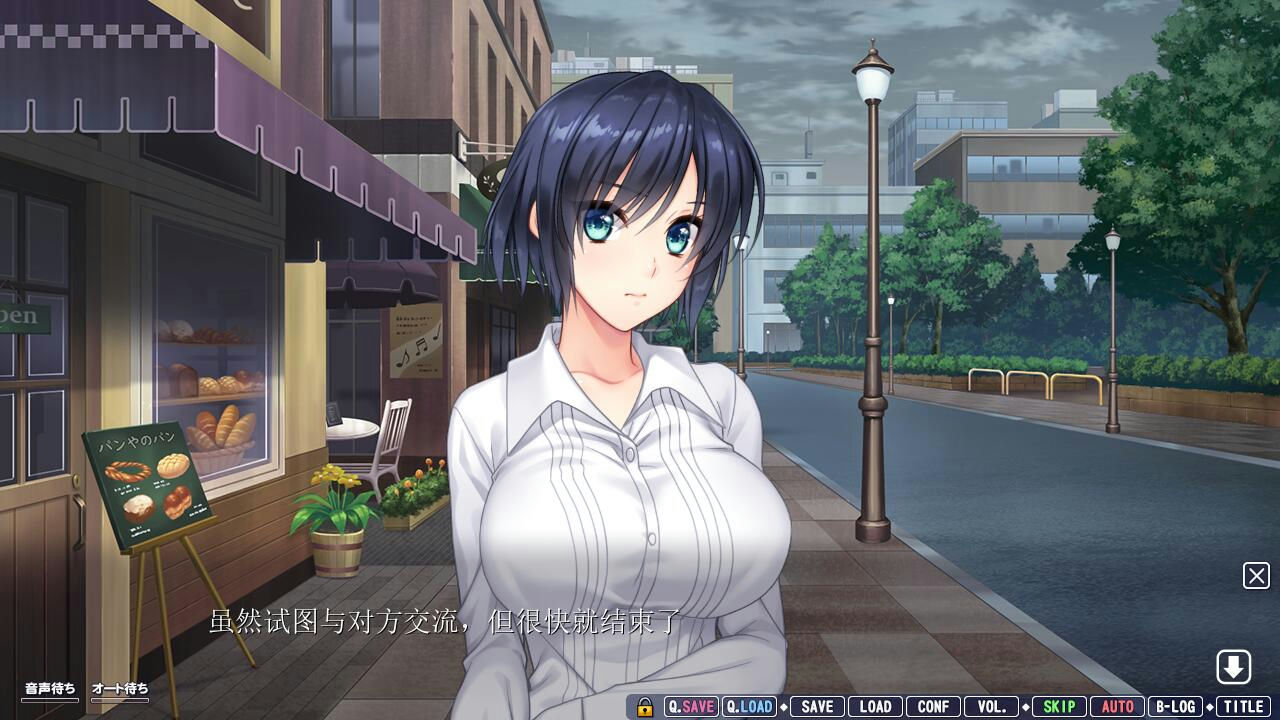Open the CONF configuration screen
Screen dimensions: 1280x720
pyautogui.click(x=934, y=706)
